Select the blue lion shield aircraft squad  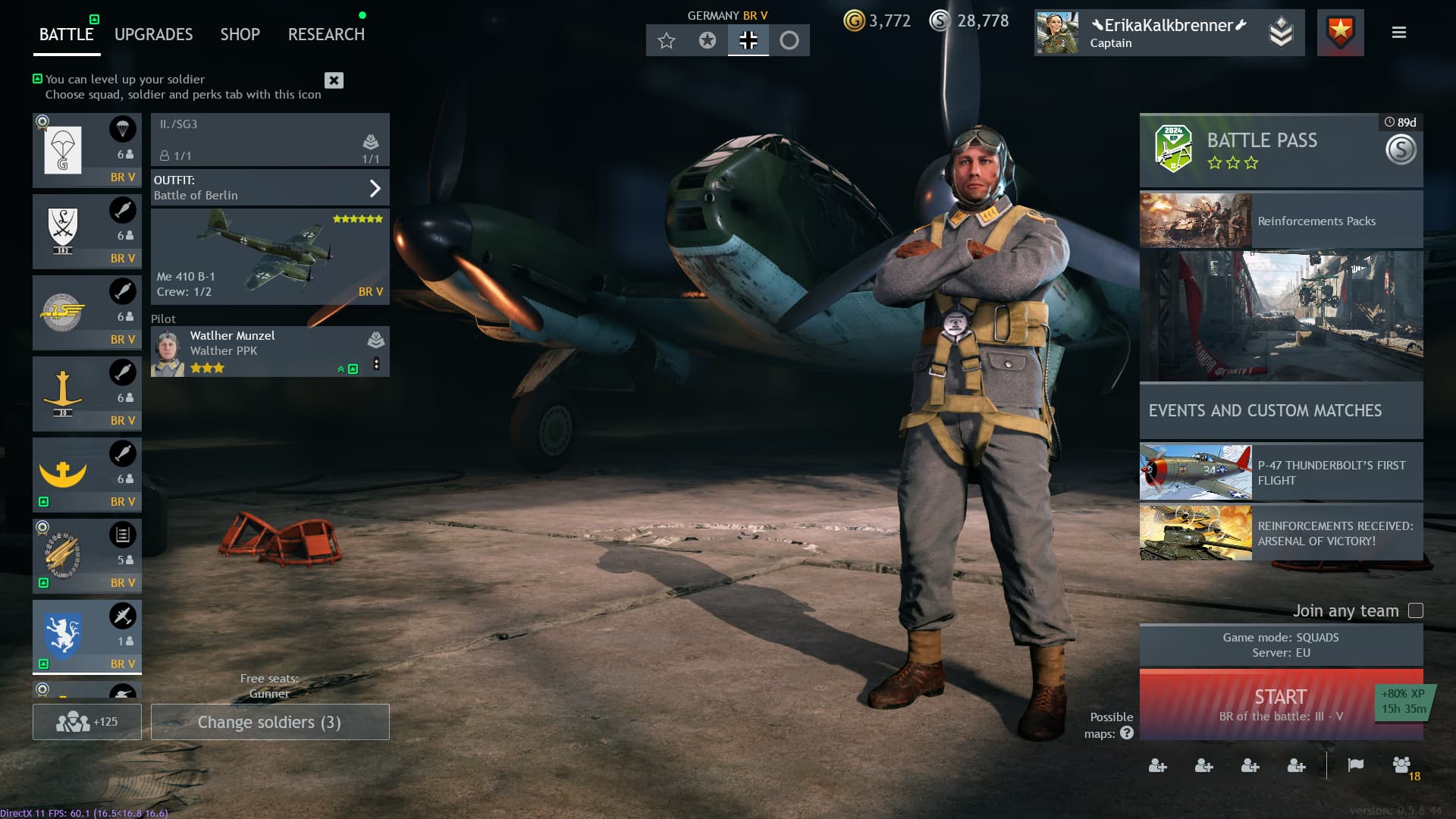tap(86, 635)
